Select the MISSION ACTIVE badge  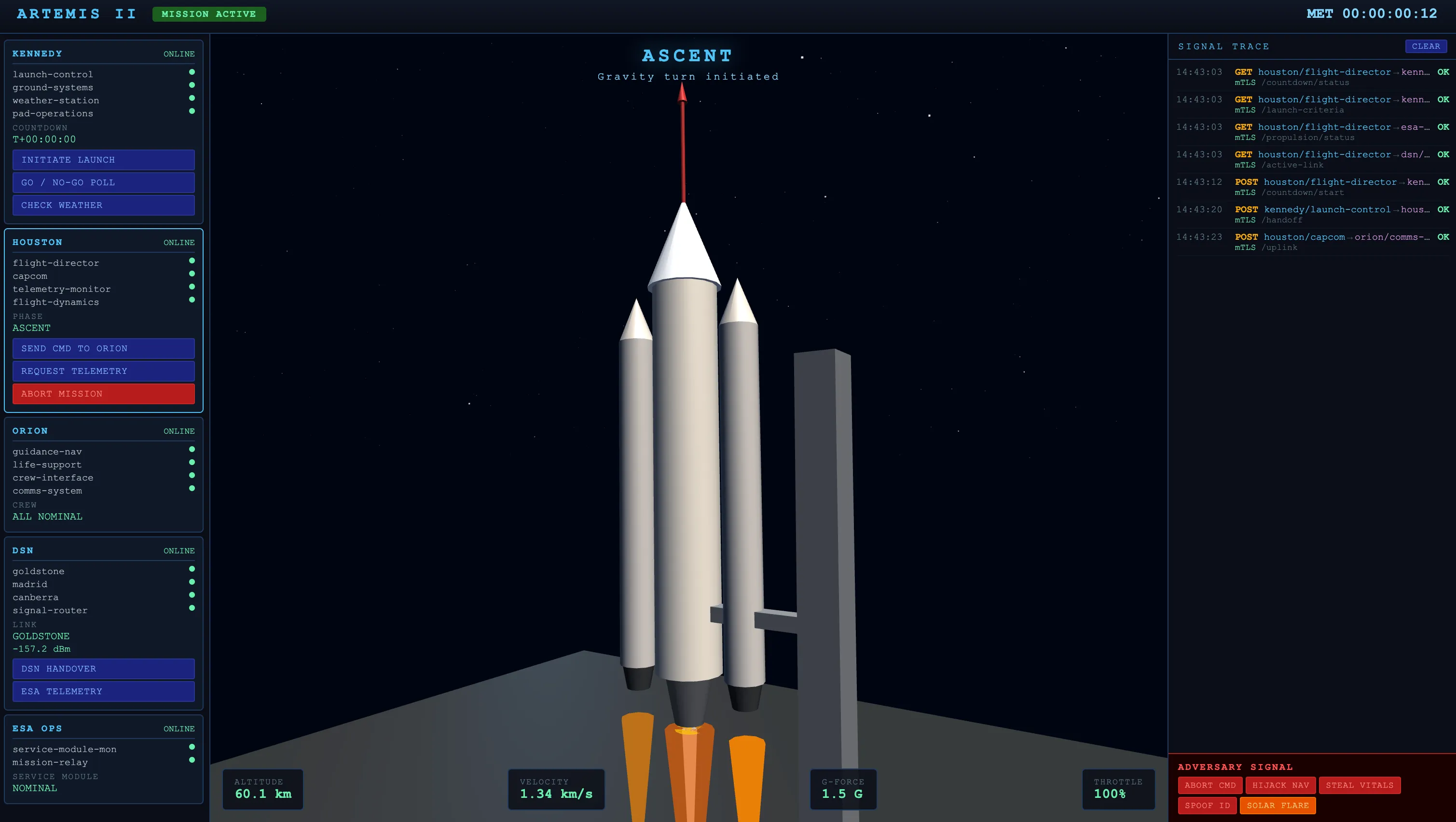tap(209, 14)
